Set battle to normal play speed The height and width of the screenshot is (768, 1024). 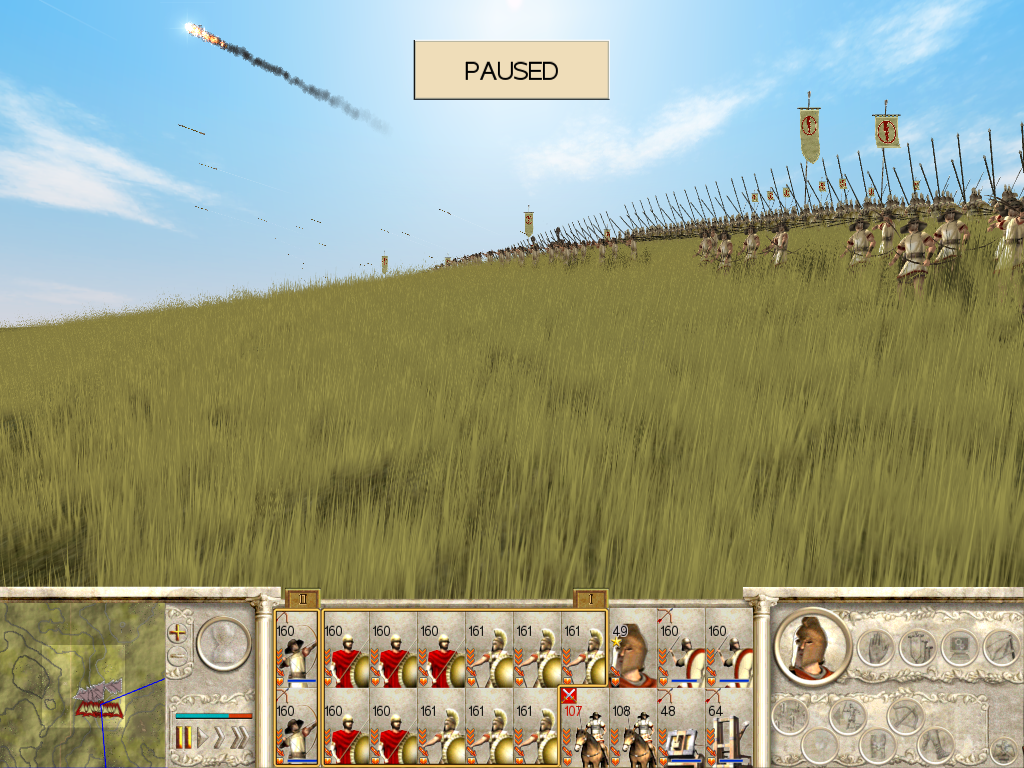[202, 739]
